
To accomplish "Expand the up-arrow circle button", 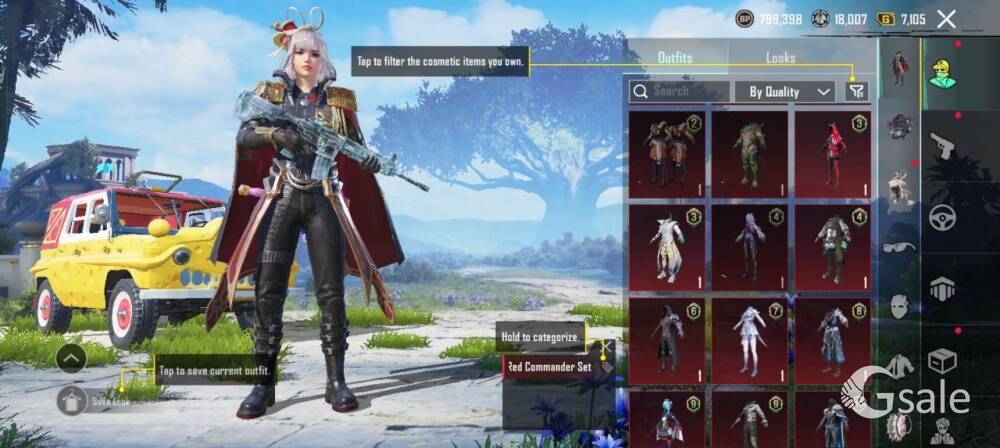I will (x=70, y=357).
